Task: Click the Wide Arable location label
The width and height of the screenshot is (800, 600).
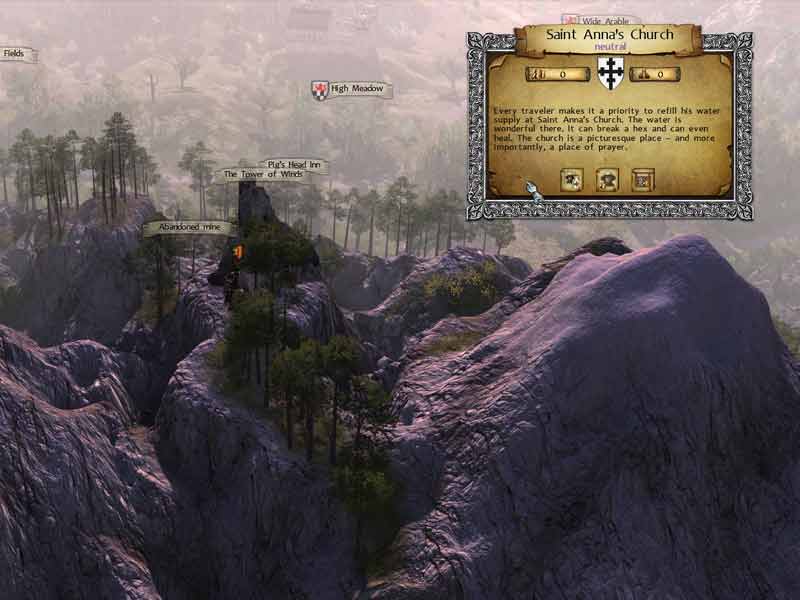Action: [605, 19]
